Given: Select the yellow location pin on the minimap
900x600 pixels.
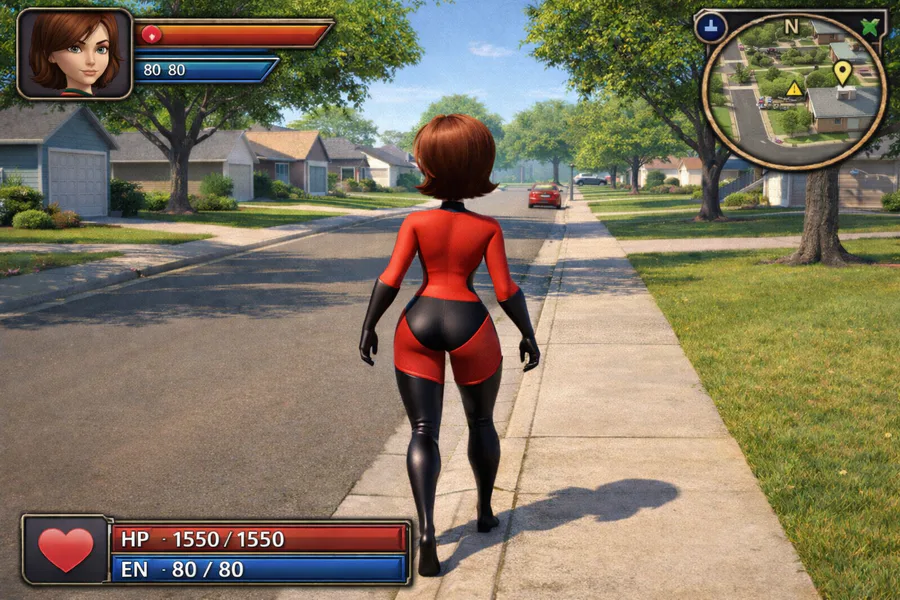Looking at the screenshot, I should 842,71.
